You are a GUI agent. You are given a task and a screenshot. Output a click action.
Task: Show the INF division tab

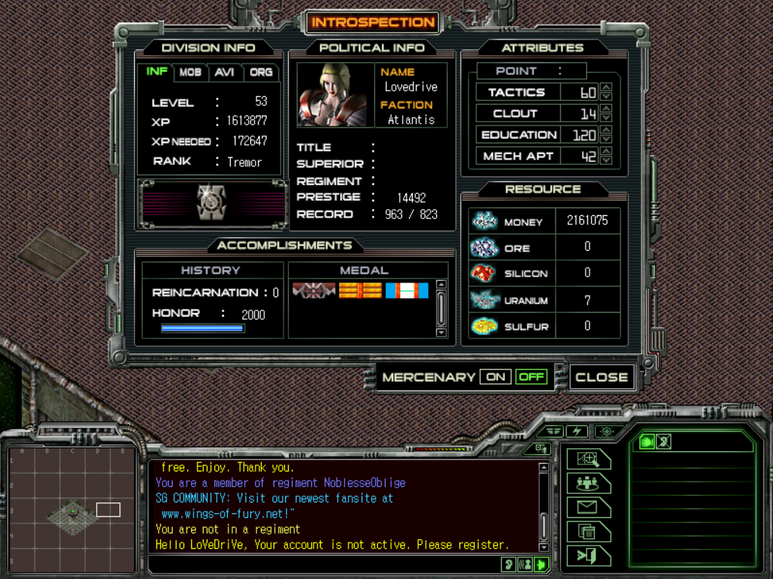tap(157, 72)
